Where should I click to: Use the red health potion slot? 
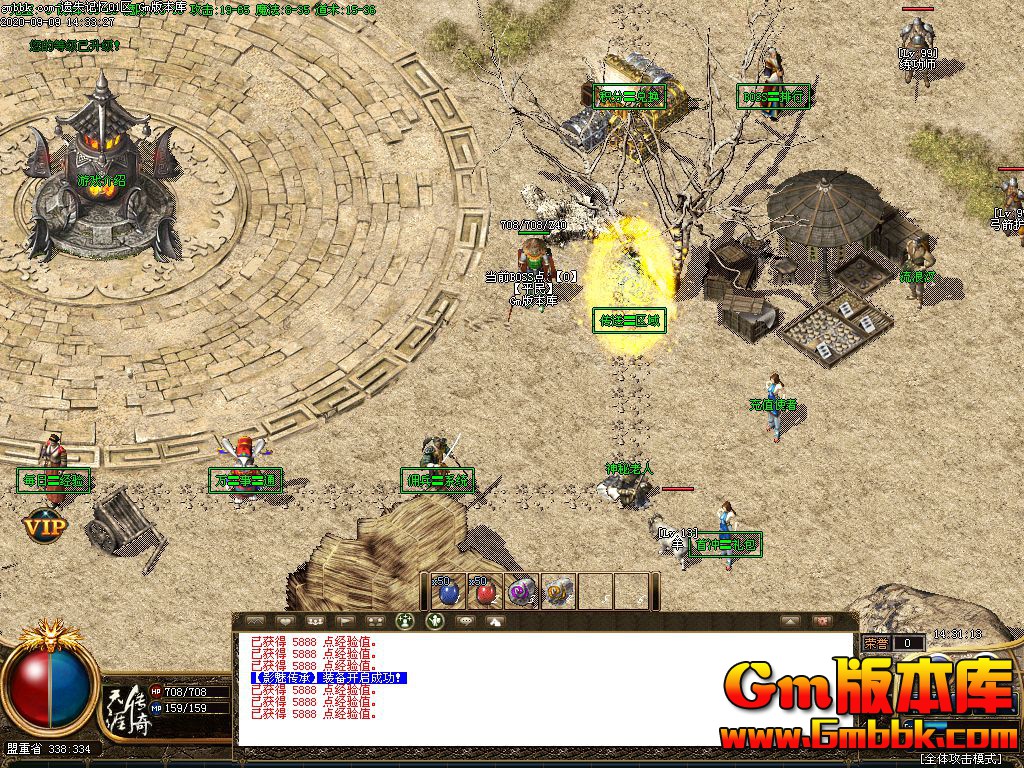pyautogui.click(x=485, y=591)
